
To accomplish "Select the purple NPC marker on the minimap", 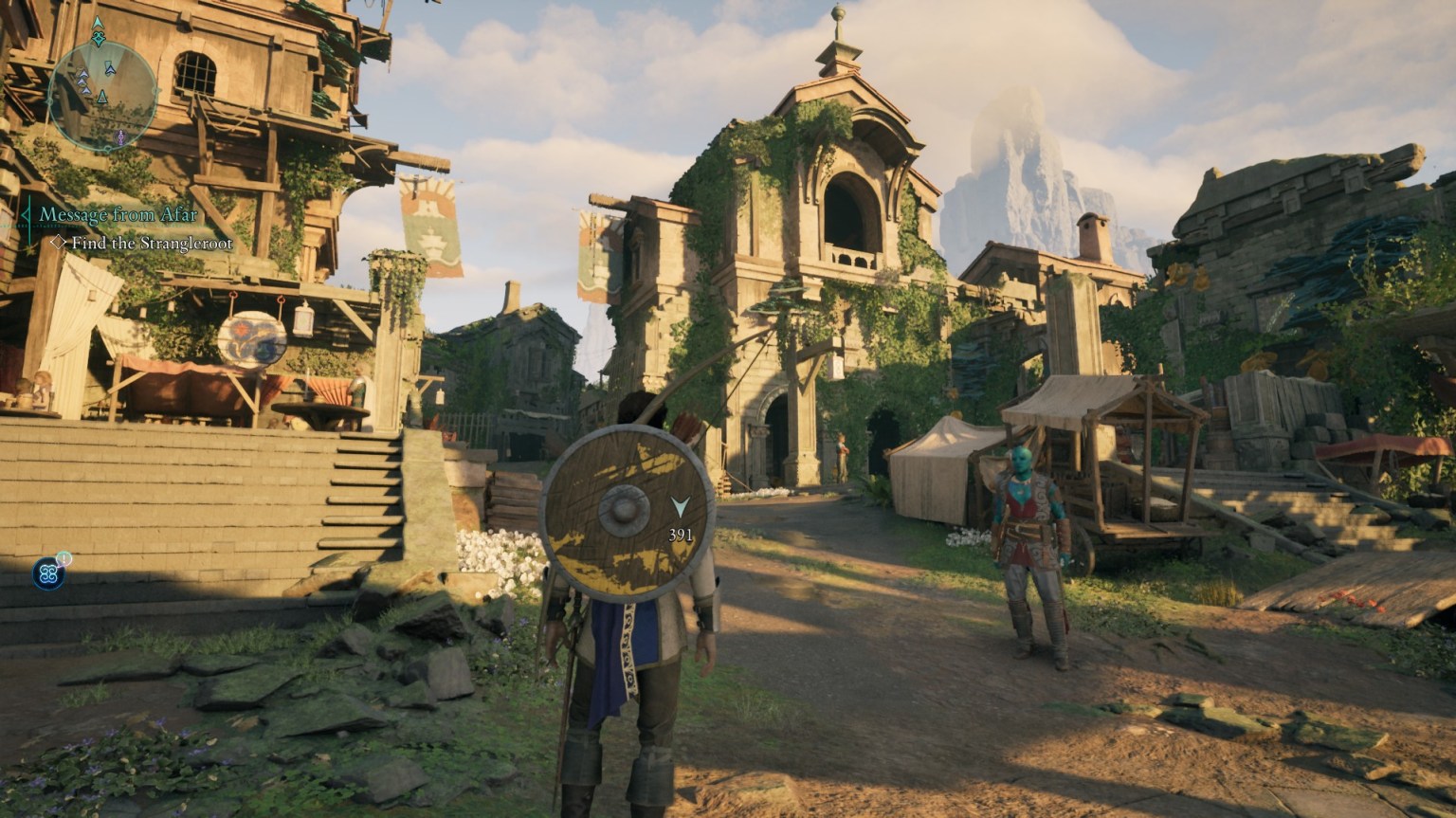I will pyautogui.click(x=119, y=136).
